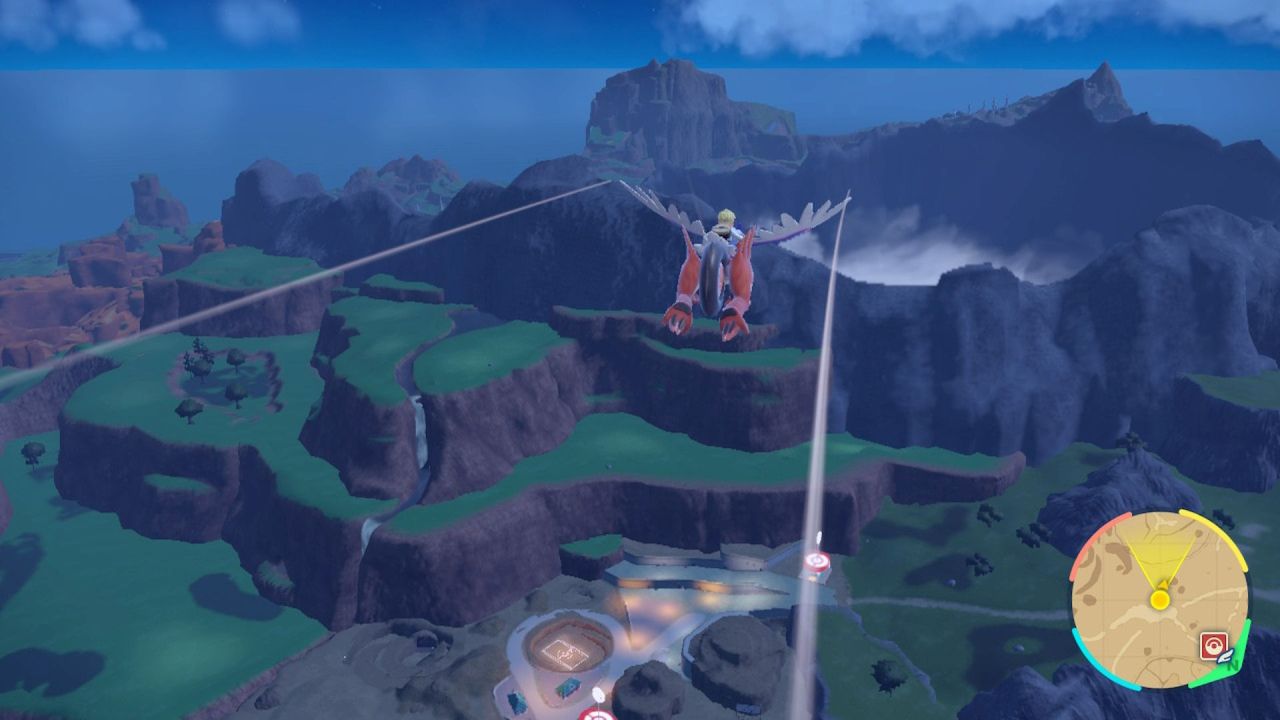Screen dimensions: 1280x720
Task: Click the yellow position dot on the minimap
Action: (1160, 599)
